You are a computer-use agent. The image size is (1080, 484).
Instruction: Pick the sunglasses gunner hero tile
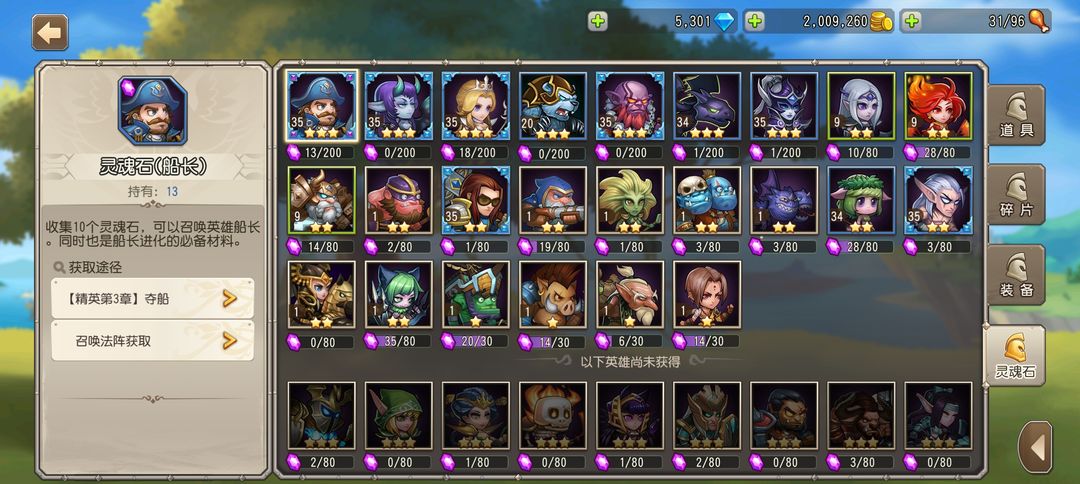476,200
